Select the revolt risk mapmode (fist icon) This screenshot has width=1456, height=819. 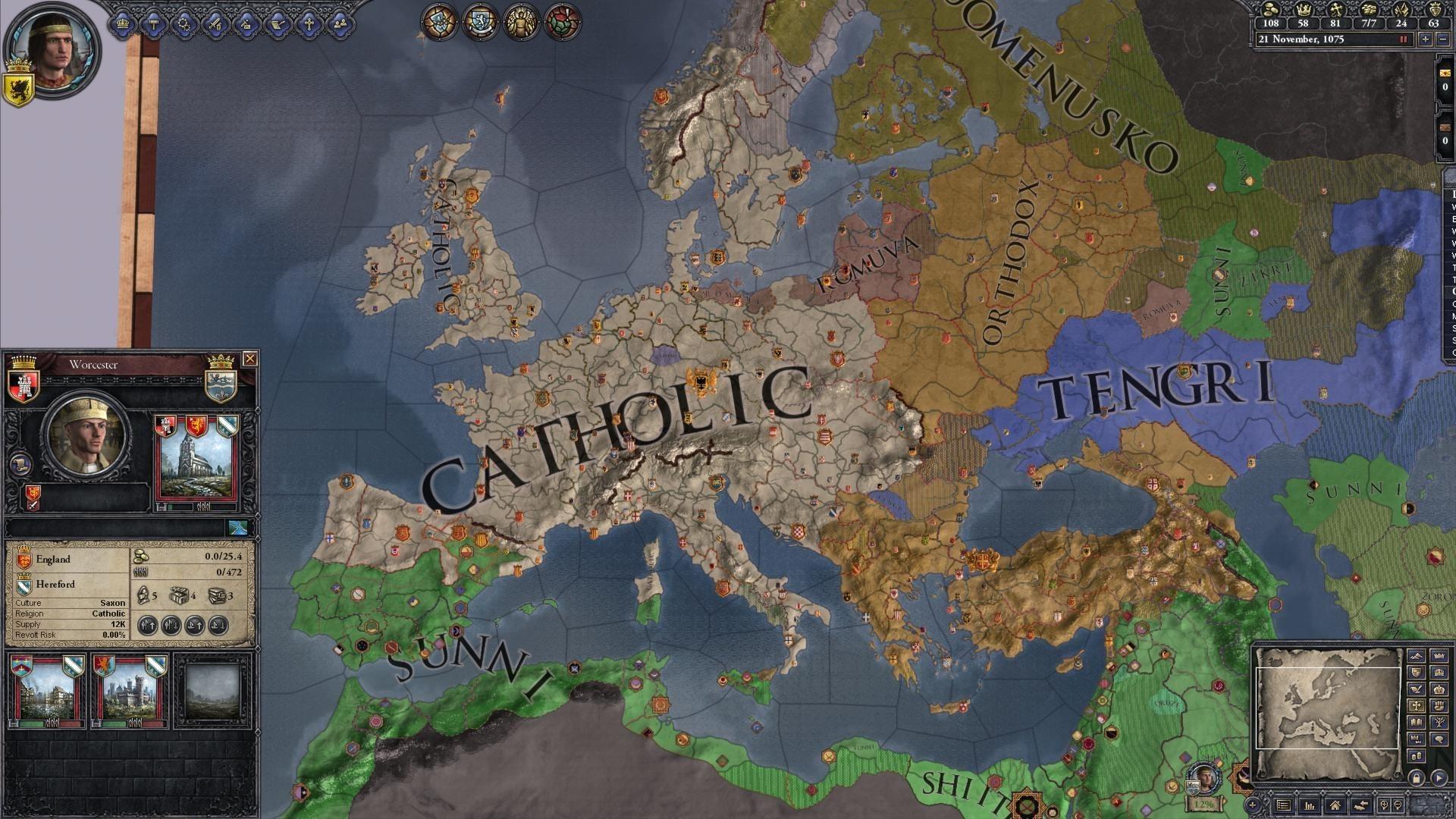(1439, 705)
